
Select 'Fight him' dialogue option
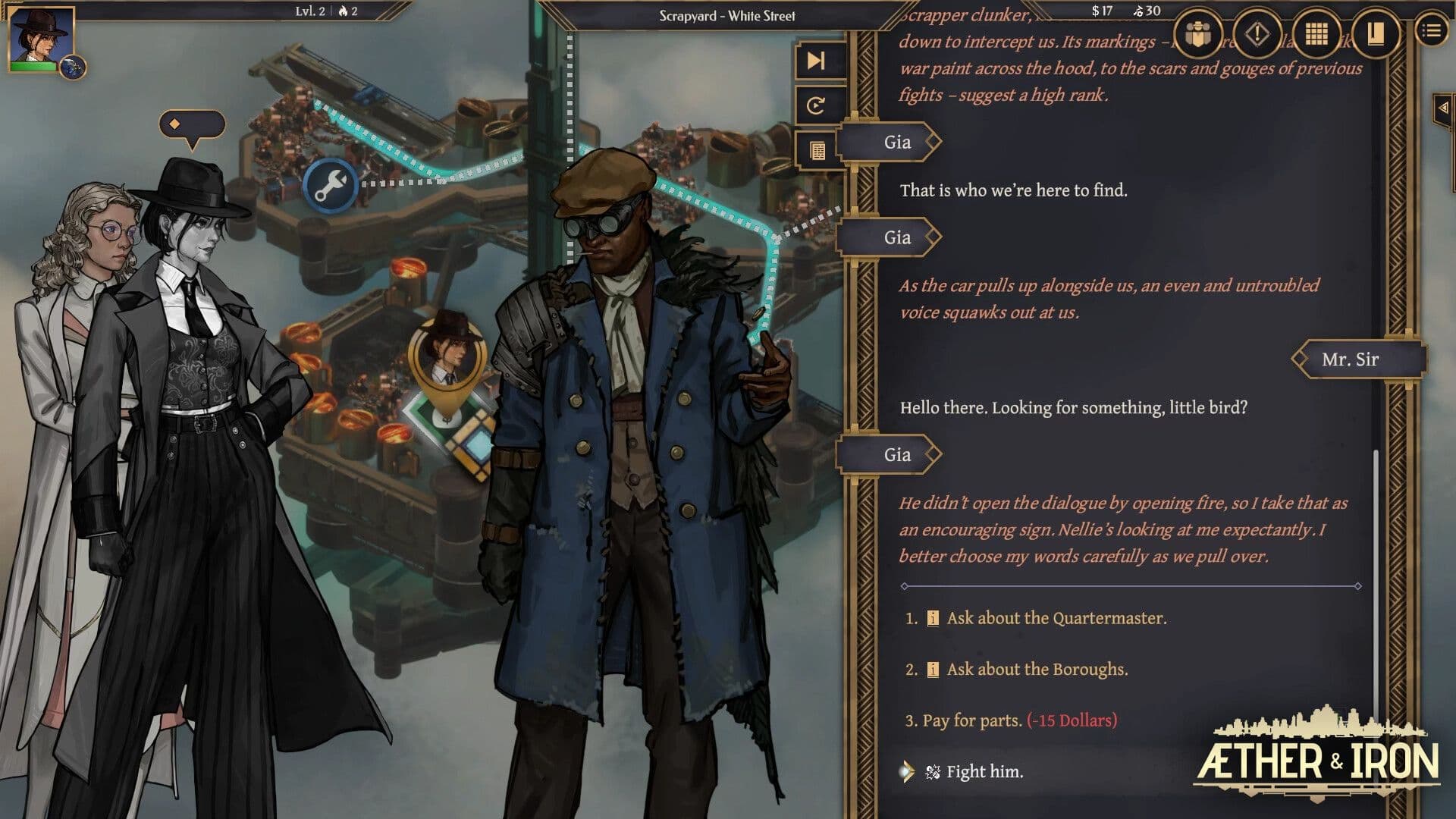pyautogui.click(x=986, y=771)
